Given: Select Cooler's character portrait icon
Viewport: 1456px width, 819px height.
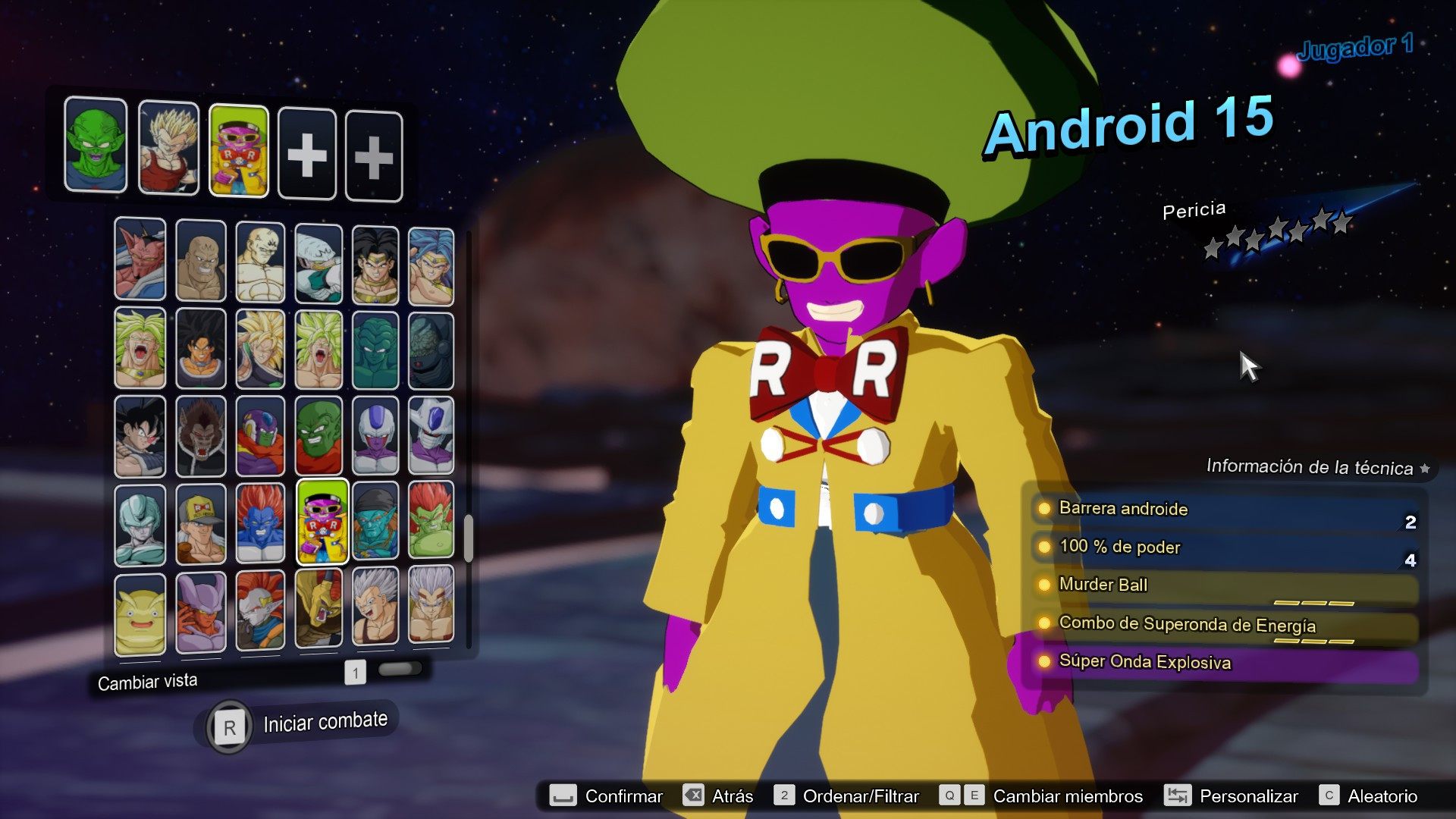Looking at the screenshot, I should 375,436.
